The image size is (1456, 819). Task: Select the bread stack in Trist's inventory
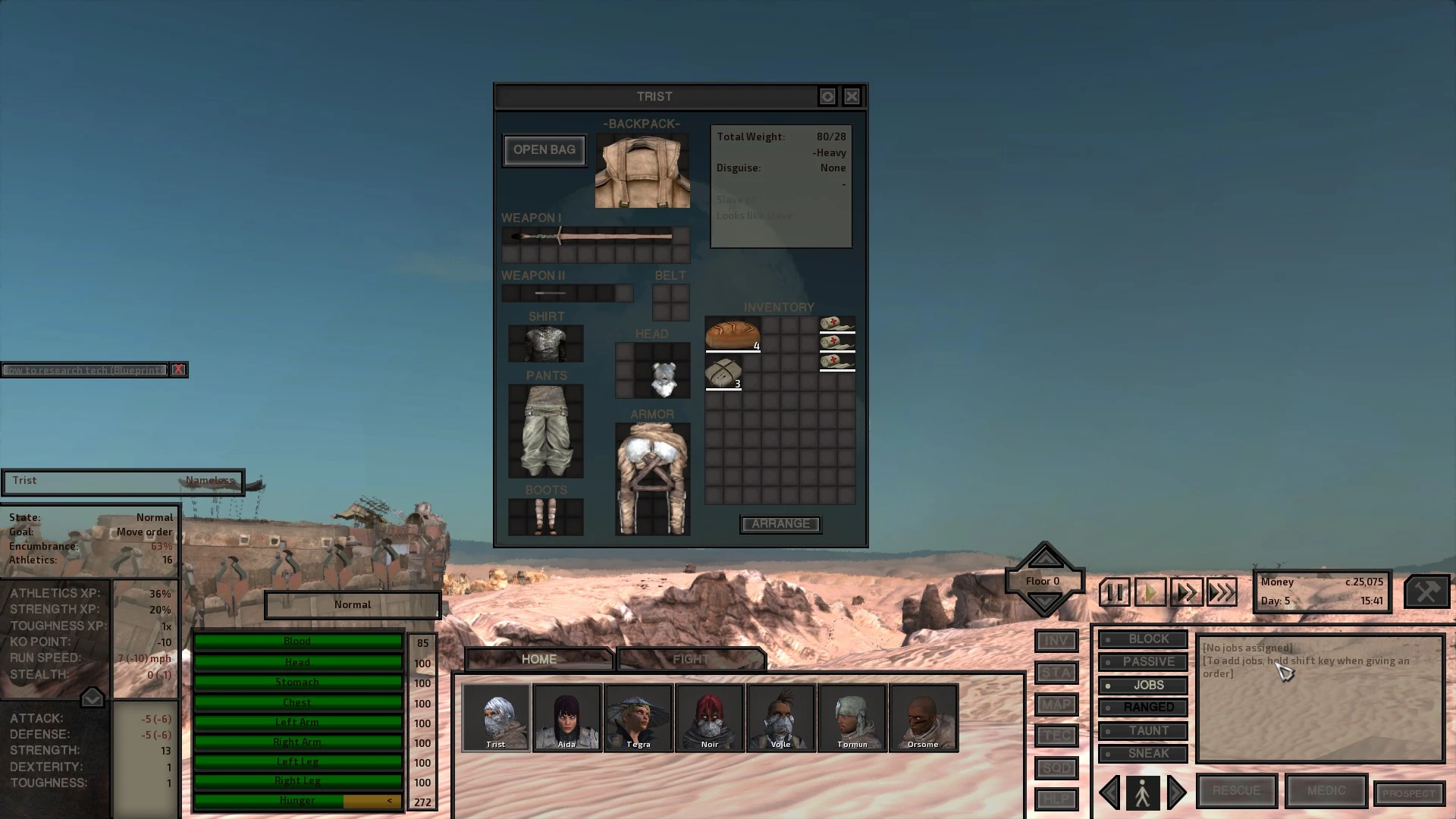point(731,332)
